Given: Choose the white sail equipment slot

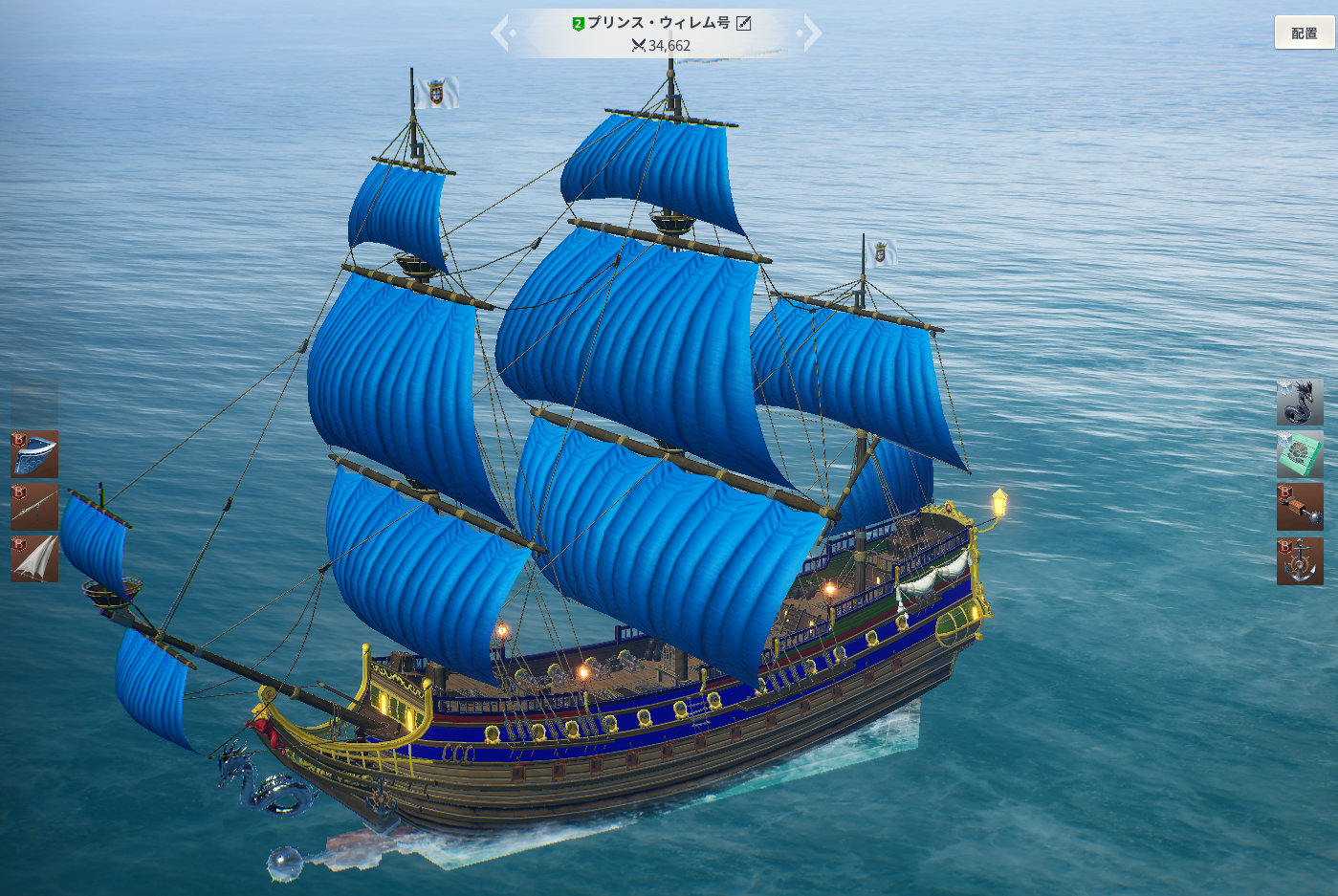Looking at the screenshot, I should click(x=34, y=559).
